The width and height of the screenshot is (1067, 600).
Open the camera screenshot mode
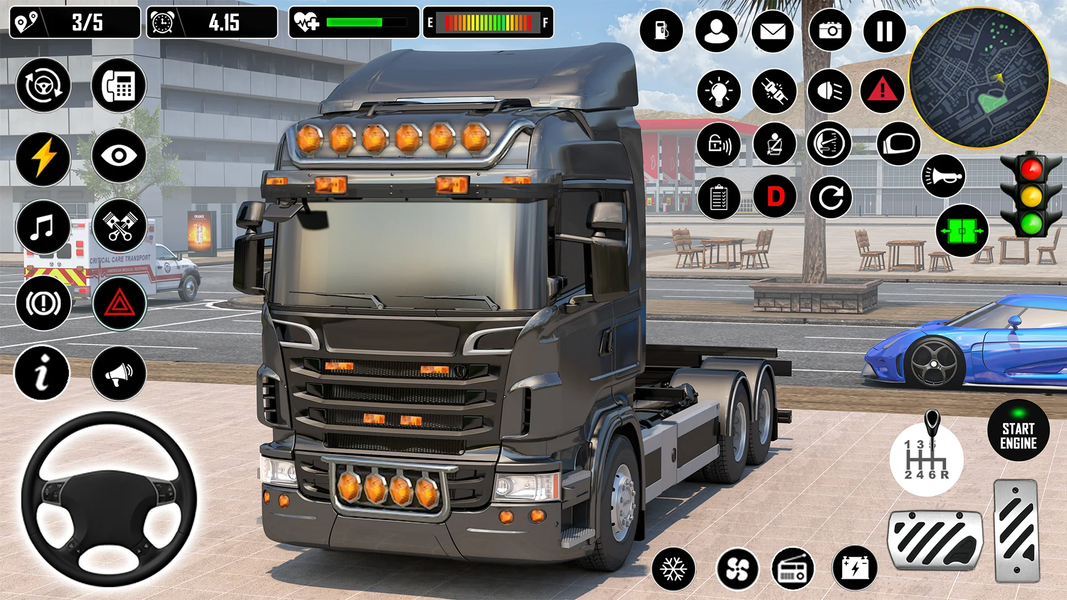point(830,31)
